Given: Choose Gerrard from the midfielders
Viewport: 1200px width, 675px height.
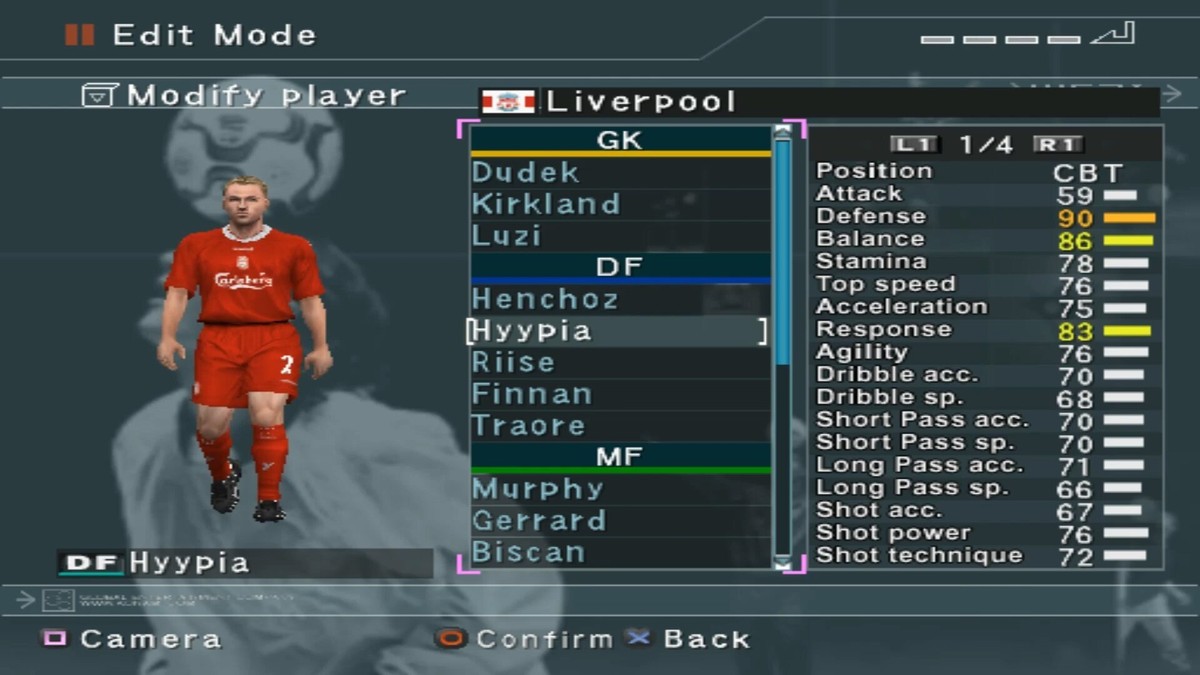Looking at the screenshot, I should [x=538, y=521].
